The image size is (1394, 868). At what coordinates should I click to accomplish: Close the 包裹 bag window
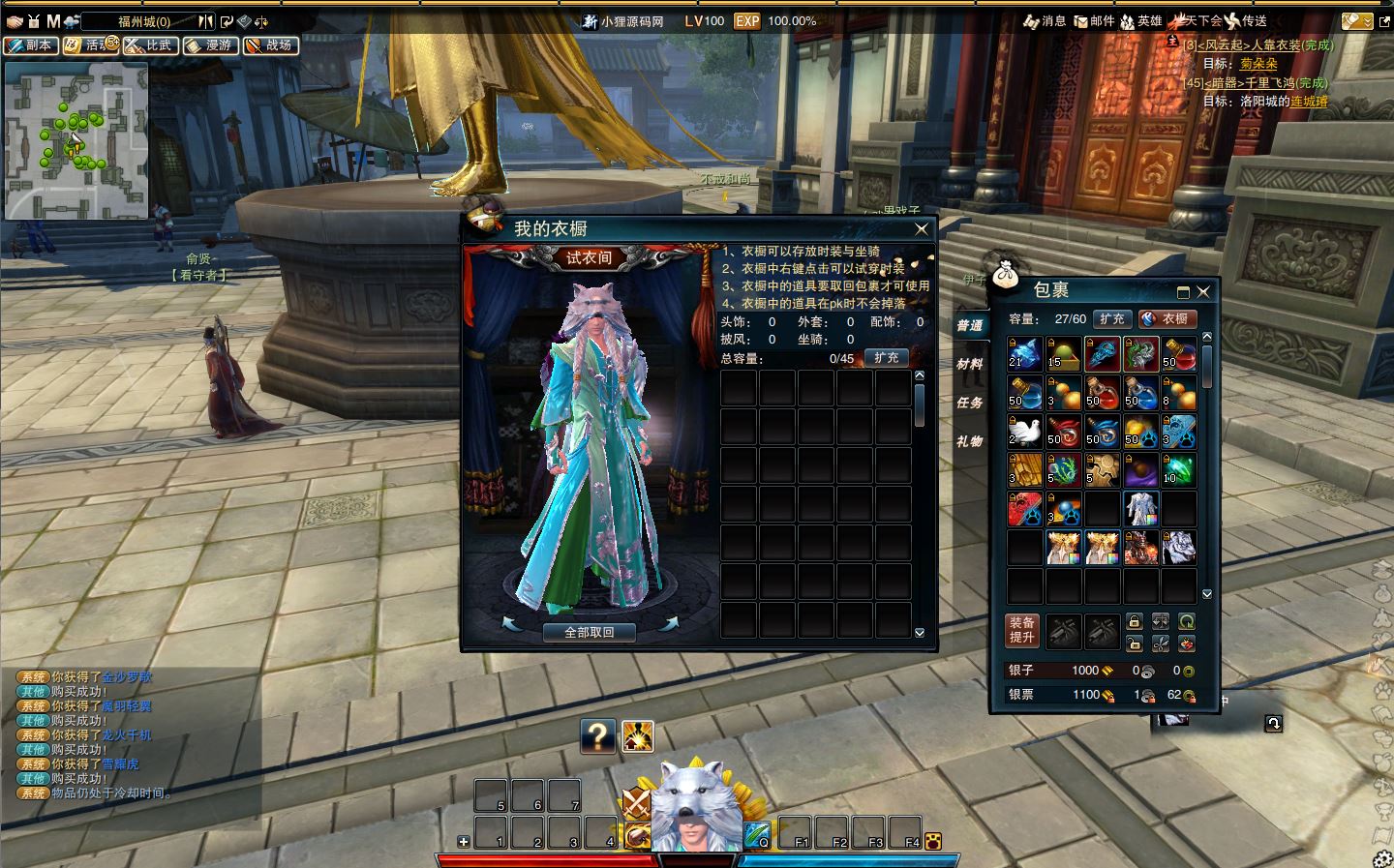click(1203, 291)
